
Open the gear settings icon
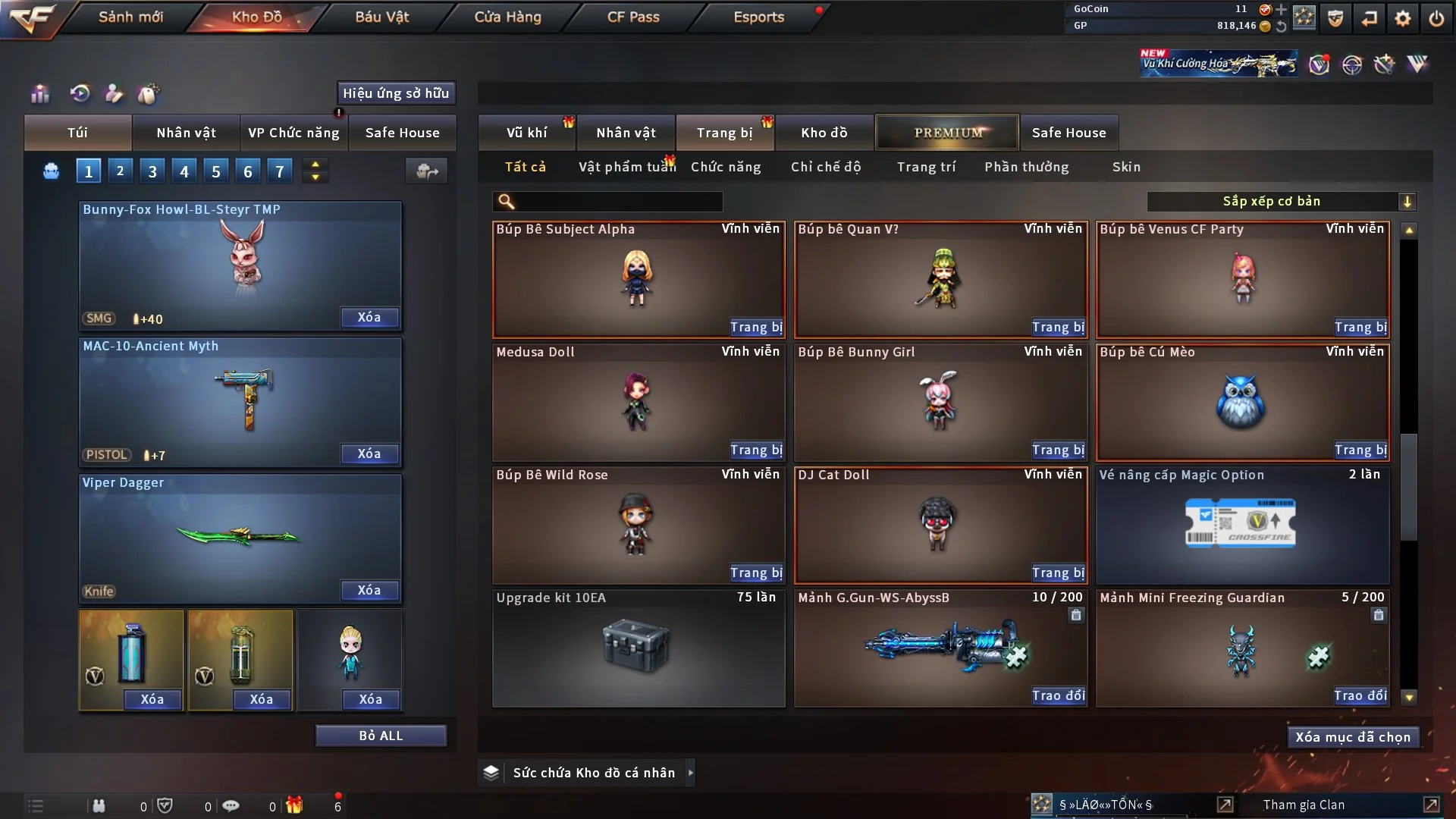tap(1403, 18)
